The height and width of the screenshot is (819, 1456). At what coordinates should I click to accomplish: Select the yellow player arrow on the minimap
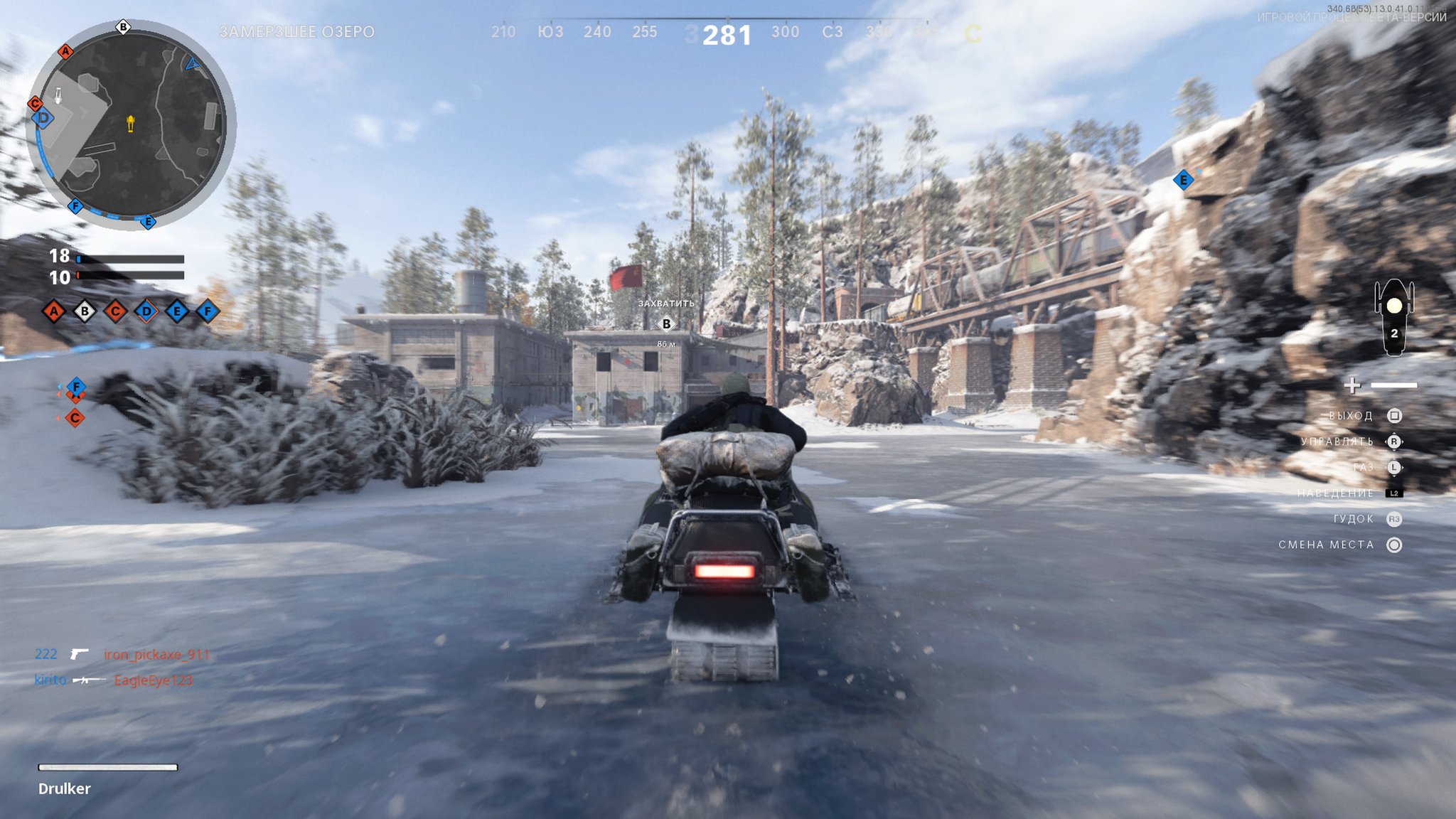click(131, 124)
